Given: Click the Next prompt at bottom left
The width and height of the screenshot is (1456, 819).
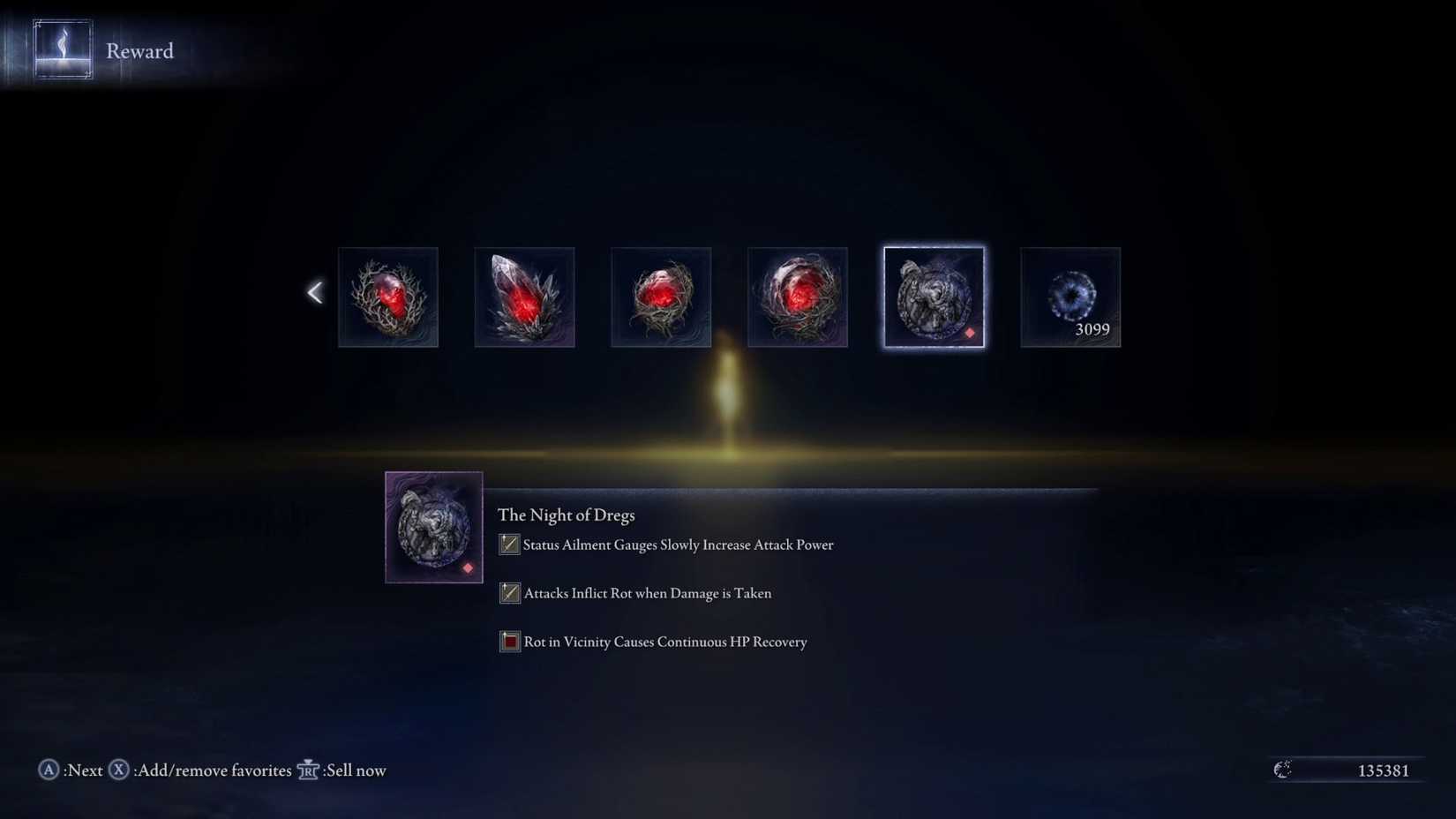Looking at the screenshot, I should (x=84, y=770).
